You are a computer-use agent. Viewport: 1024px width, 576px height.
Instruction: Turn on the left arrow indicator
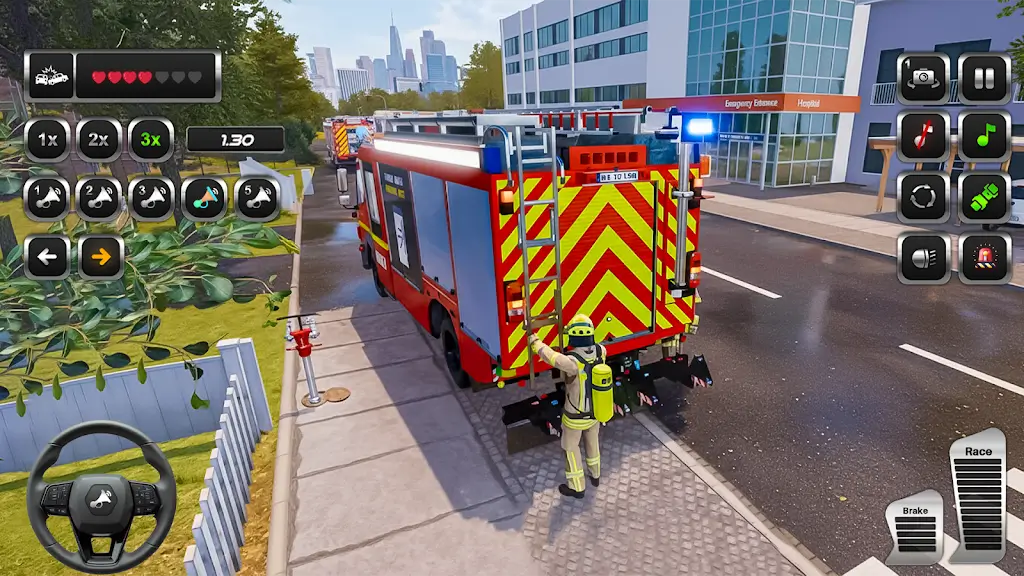click(x=46, y=257)
